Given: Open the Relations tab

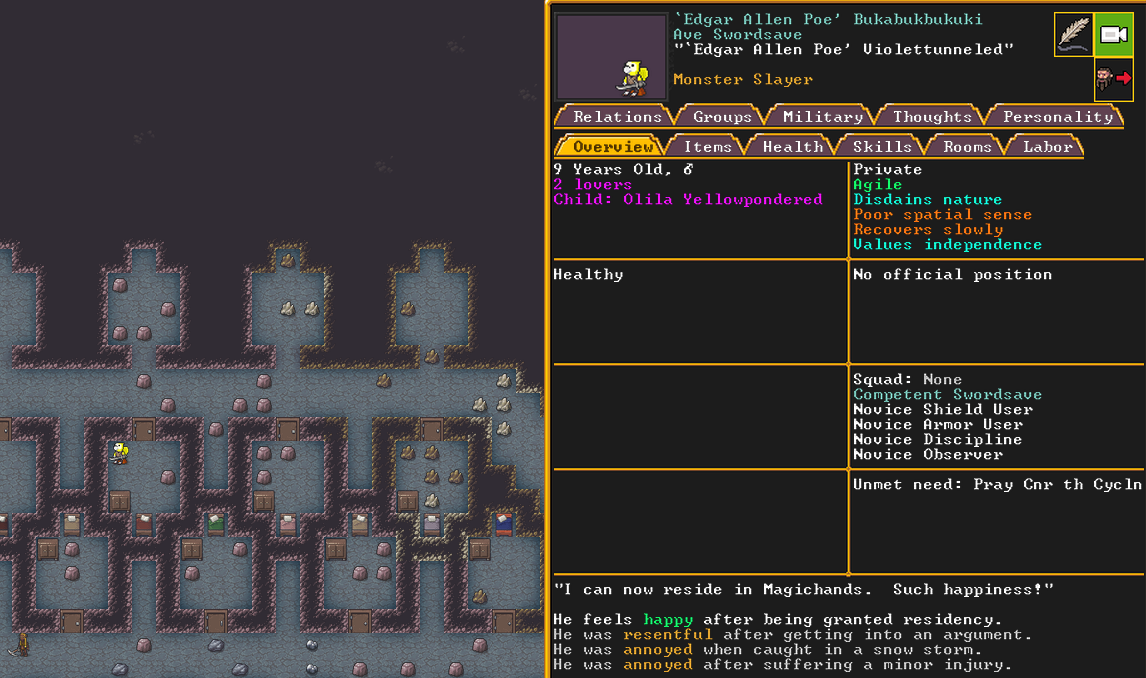Looking at the screenshot, I should click(x=616, y=117).
